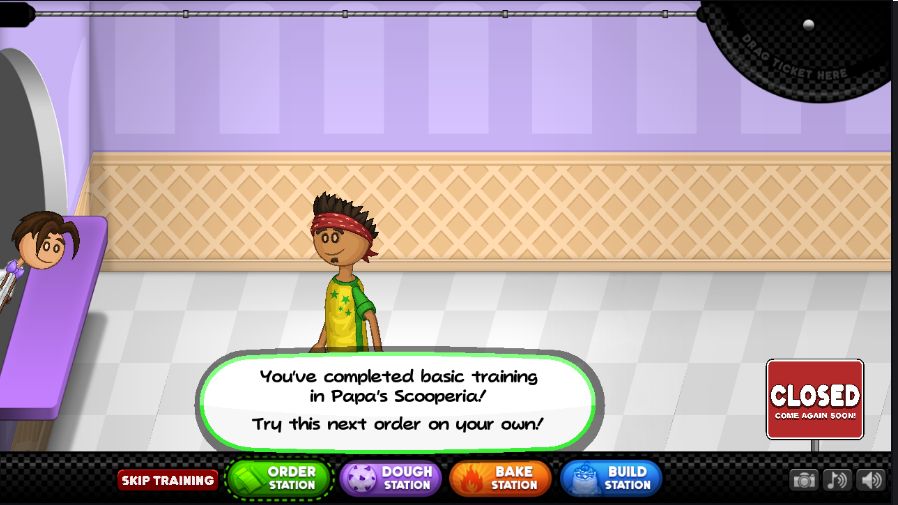Skip the training tutorial

tap(167, 480)
